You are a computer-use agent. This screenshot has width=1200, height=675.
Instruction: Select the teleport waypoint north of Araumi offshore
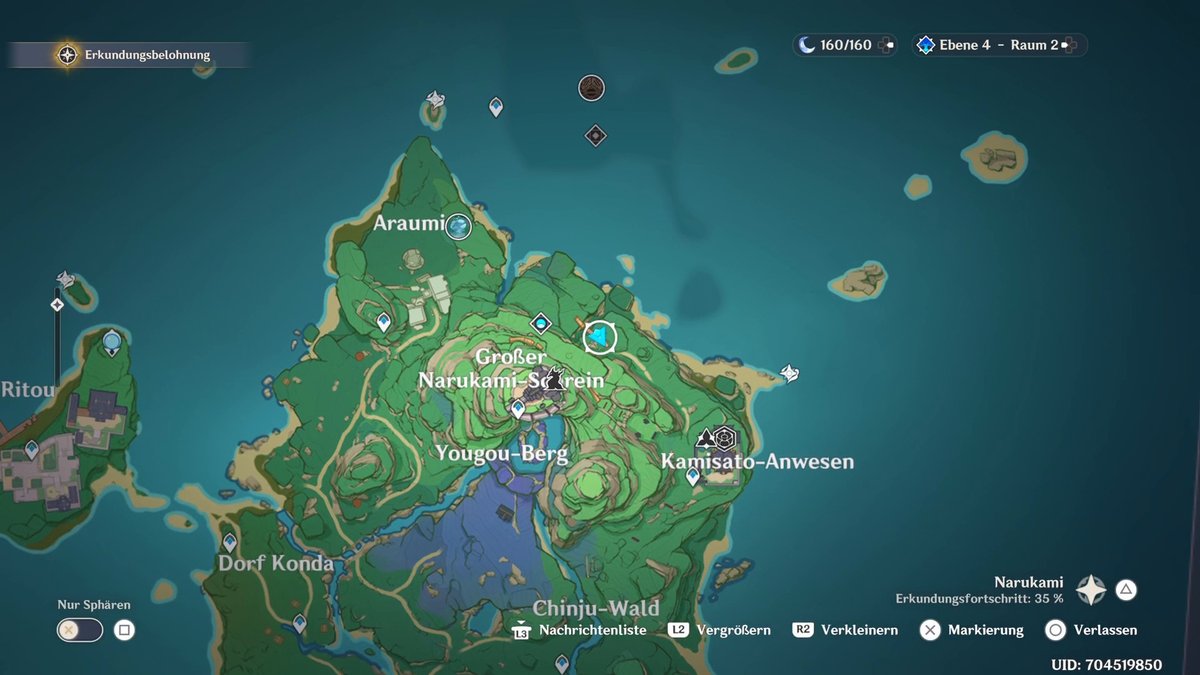point(496,106)
